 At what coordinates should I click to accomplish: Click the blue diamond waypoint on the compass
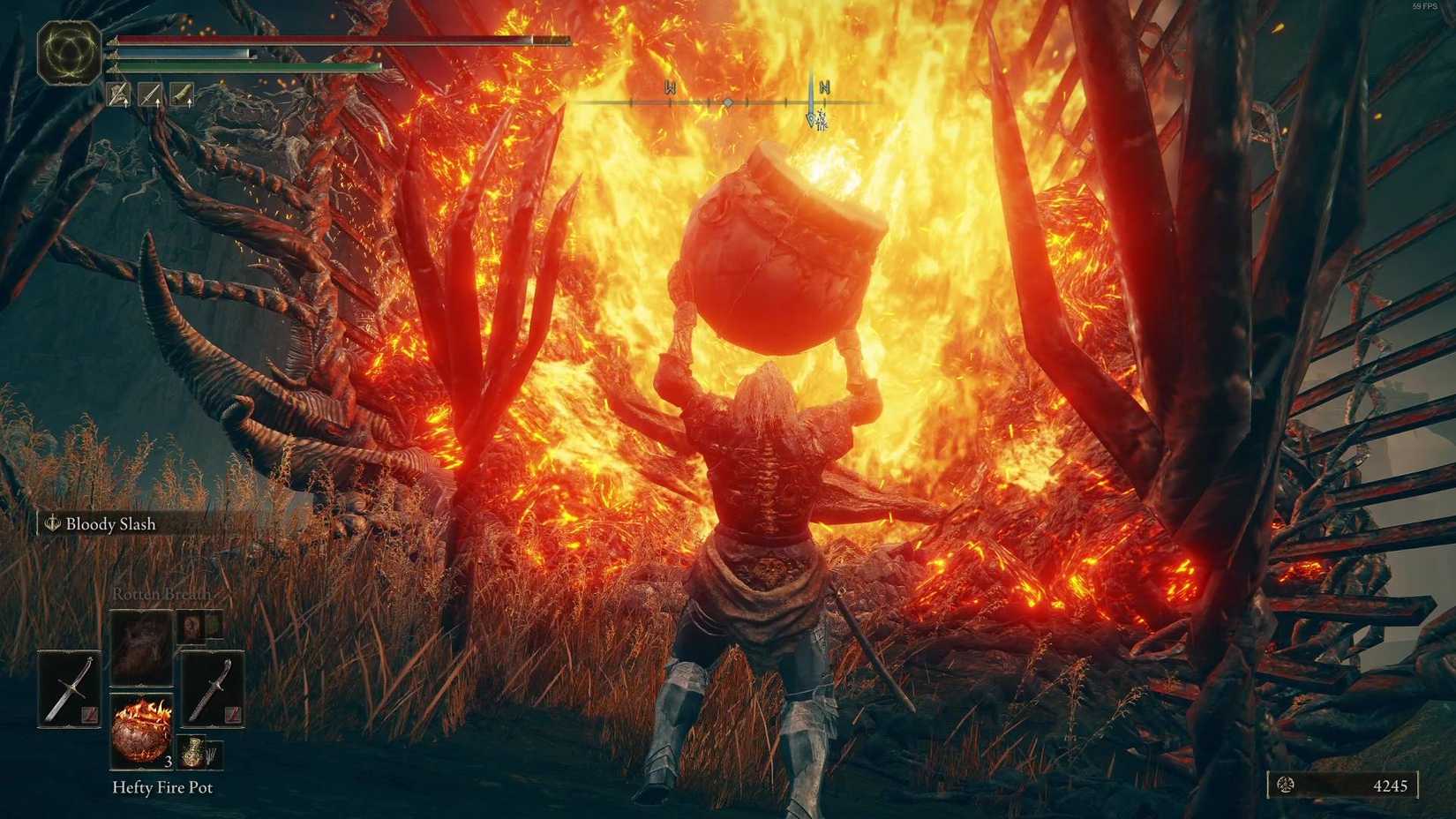(x=728, y=102)
